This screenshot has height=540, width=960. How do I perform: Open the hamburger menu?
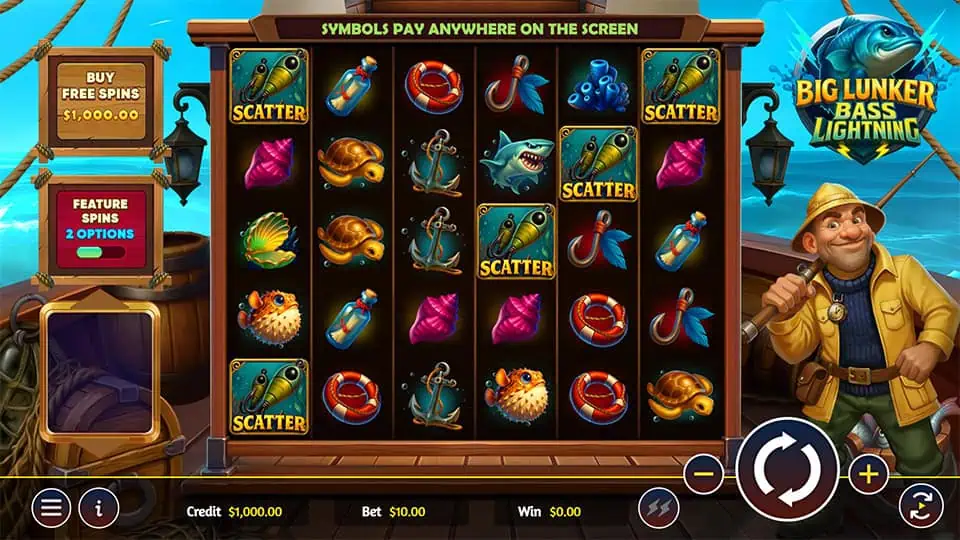[50, 508]
